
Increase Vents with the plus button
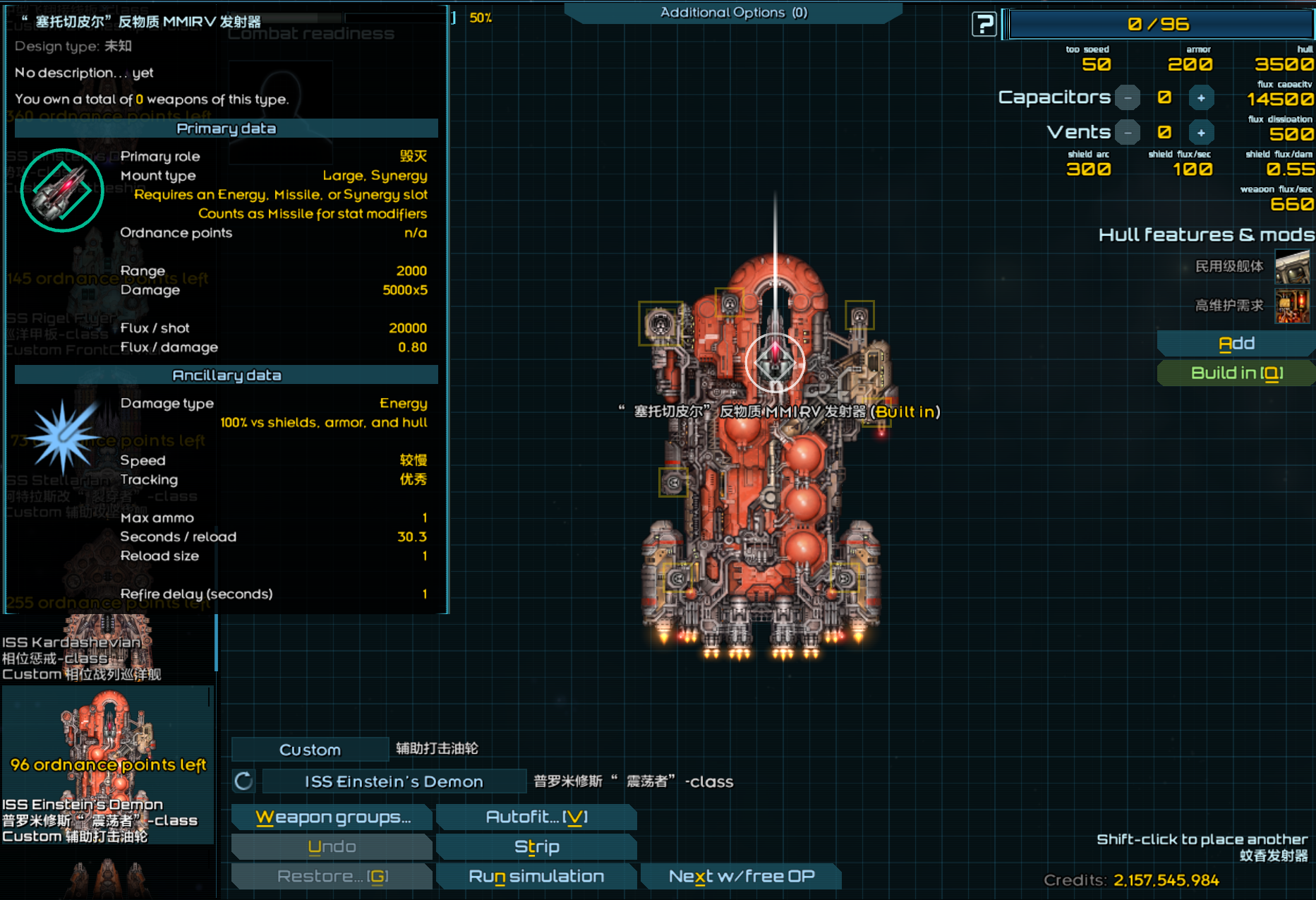[1201, 133]
